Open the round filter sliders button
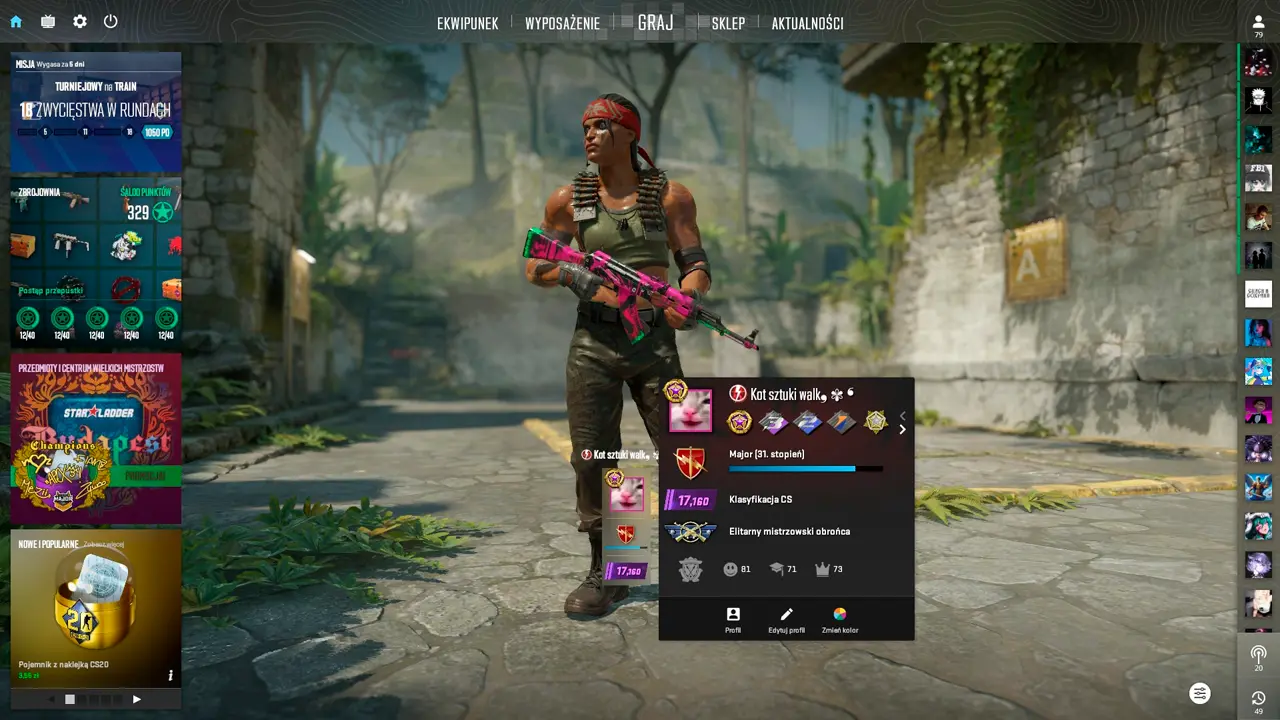 coord(1200,693)
